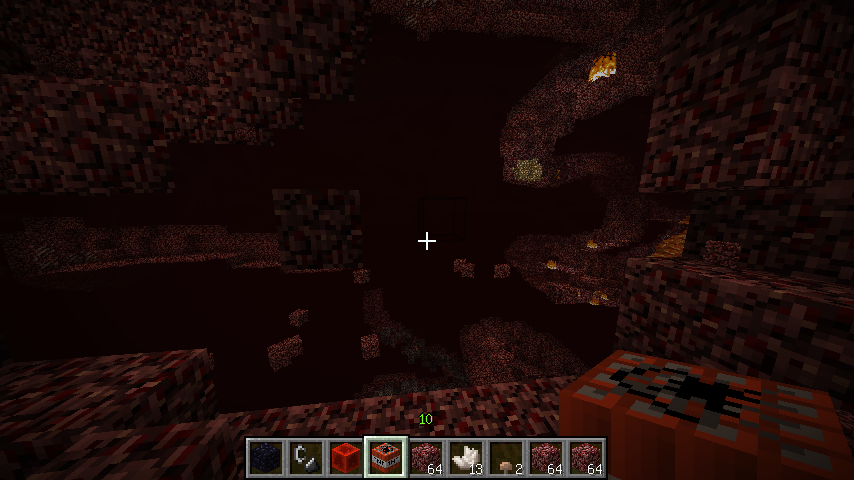Select the obsidian block hotbar slot
This screenshot has width=854, height=480.
coord(265,457)
